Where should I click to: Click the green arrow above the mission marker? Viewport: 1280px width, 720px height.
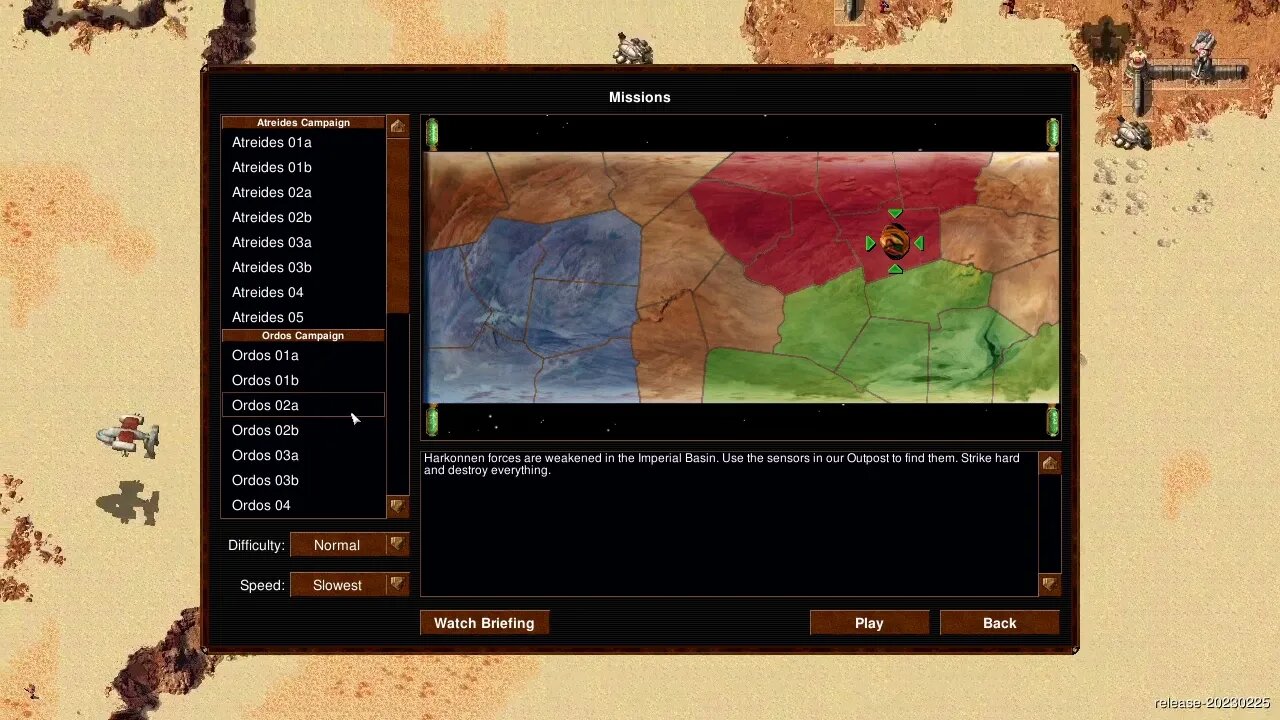[x=894, y=213]
